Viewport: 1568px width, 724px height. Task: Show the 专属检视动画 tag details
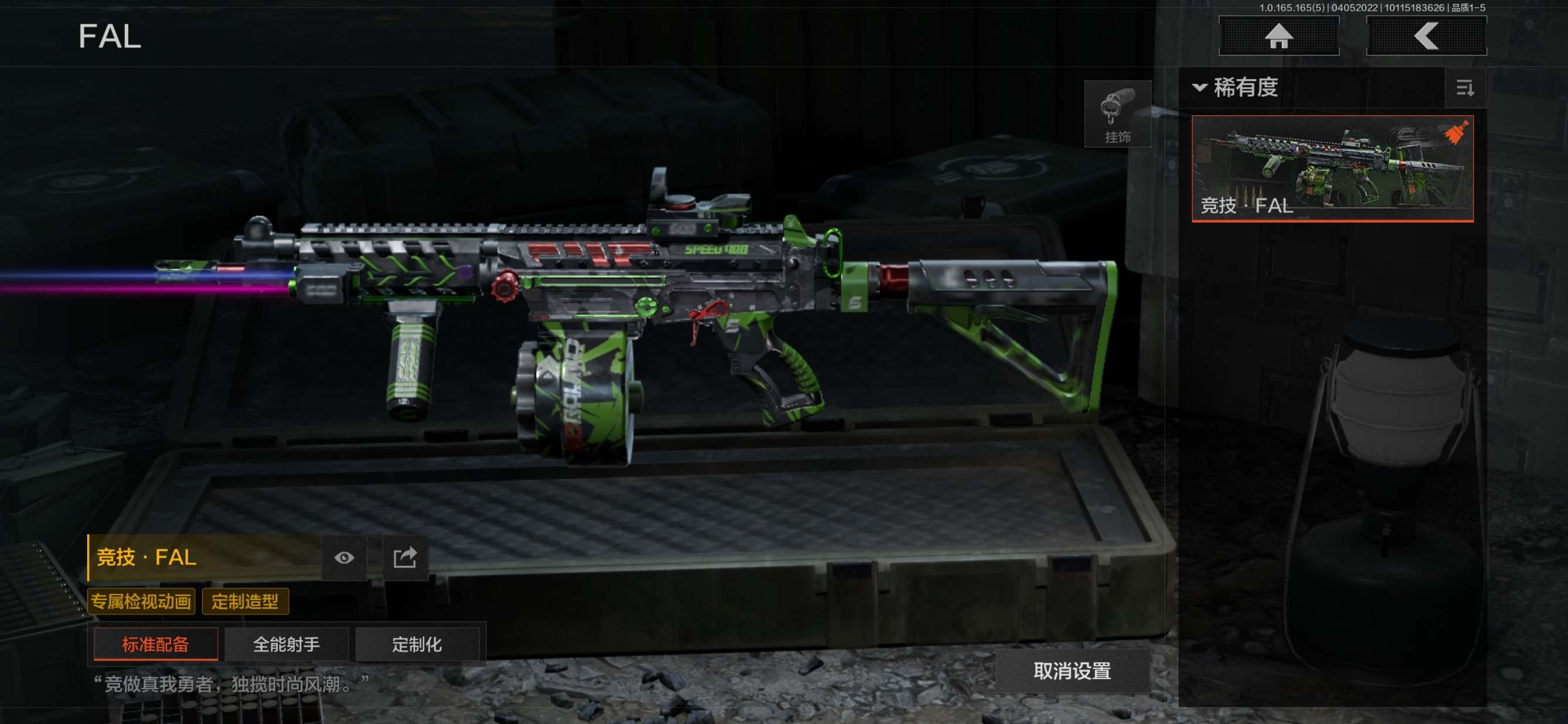141,601
